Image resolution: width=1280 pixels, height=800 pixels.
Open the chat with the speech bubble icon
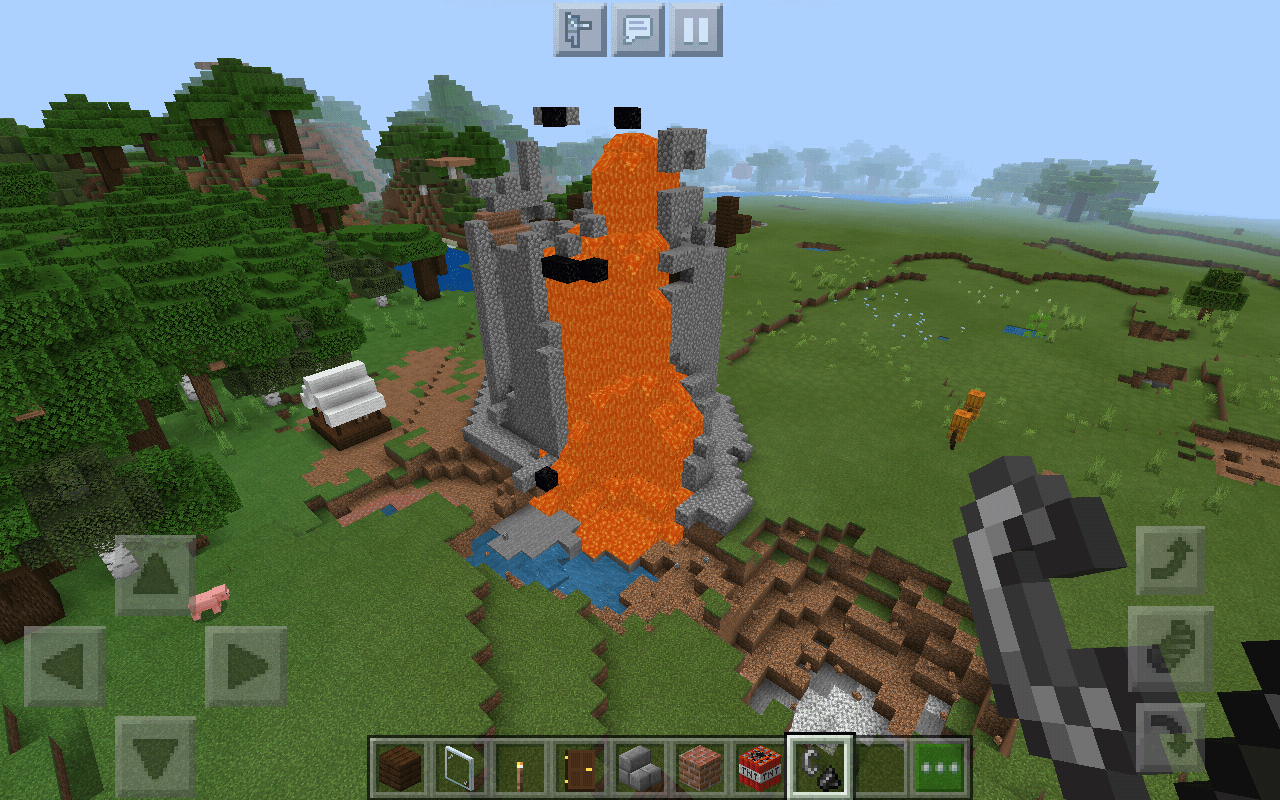[x=638, y=30]
